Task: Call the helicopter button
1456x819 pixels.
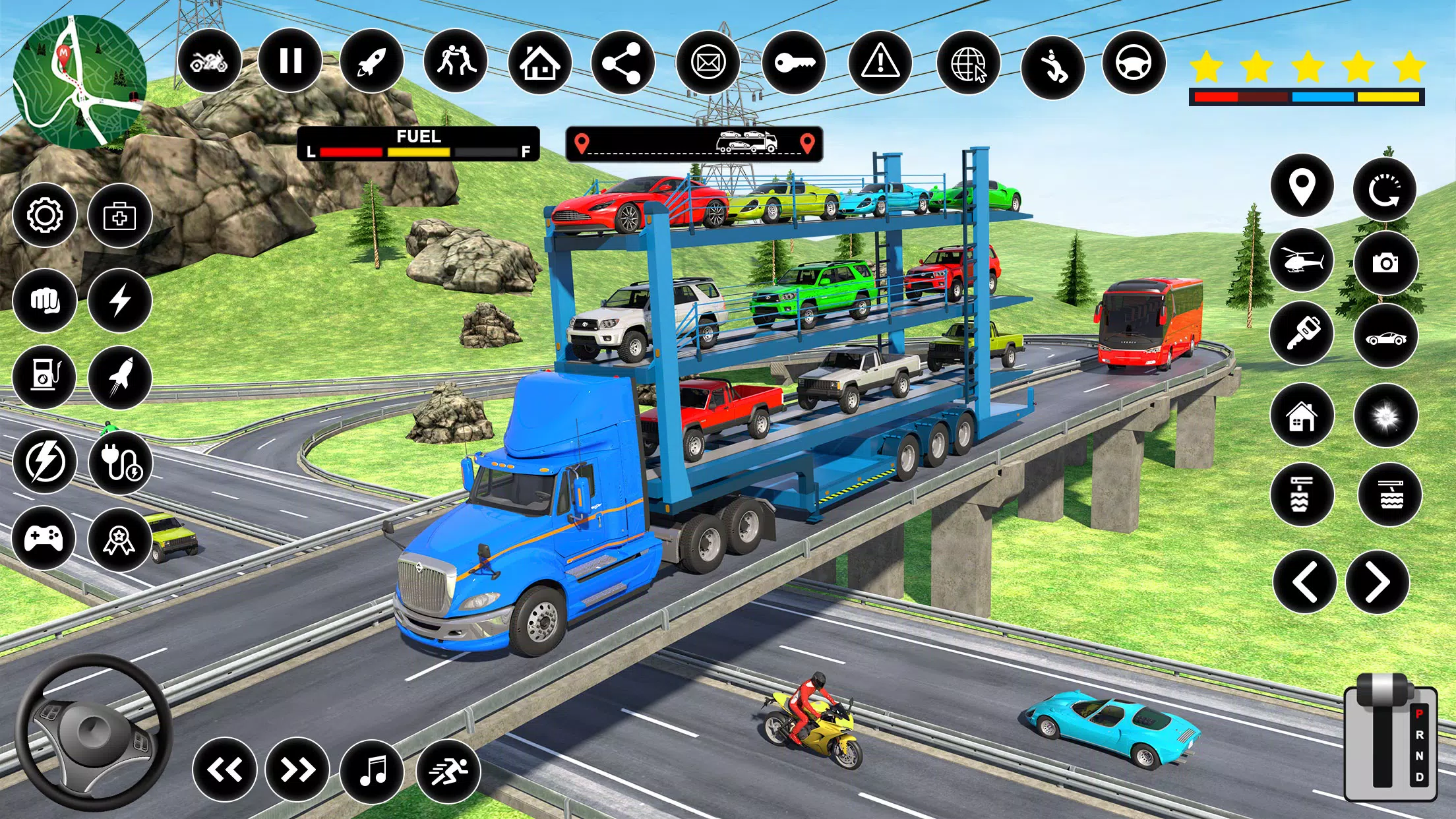Action: [1302, 261]
